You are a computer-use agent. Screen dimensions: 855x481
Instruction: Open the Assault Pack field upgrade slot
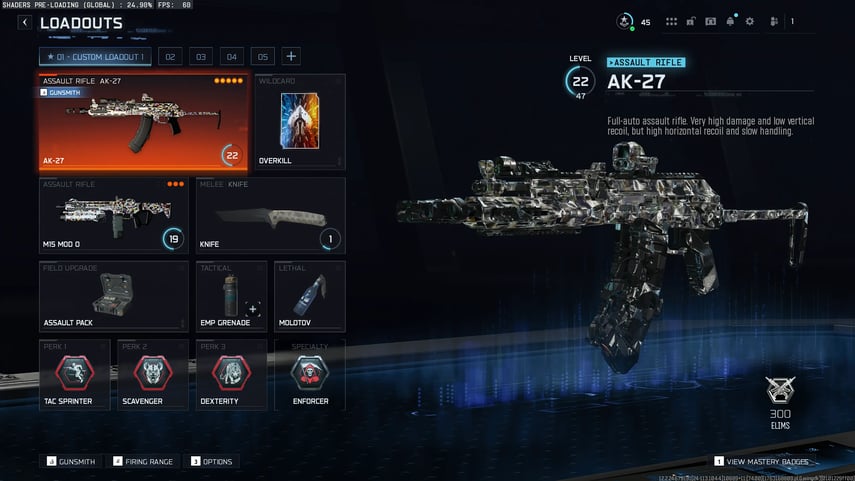[114, 296]
